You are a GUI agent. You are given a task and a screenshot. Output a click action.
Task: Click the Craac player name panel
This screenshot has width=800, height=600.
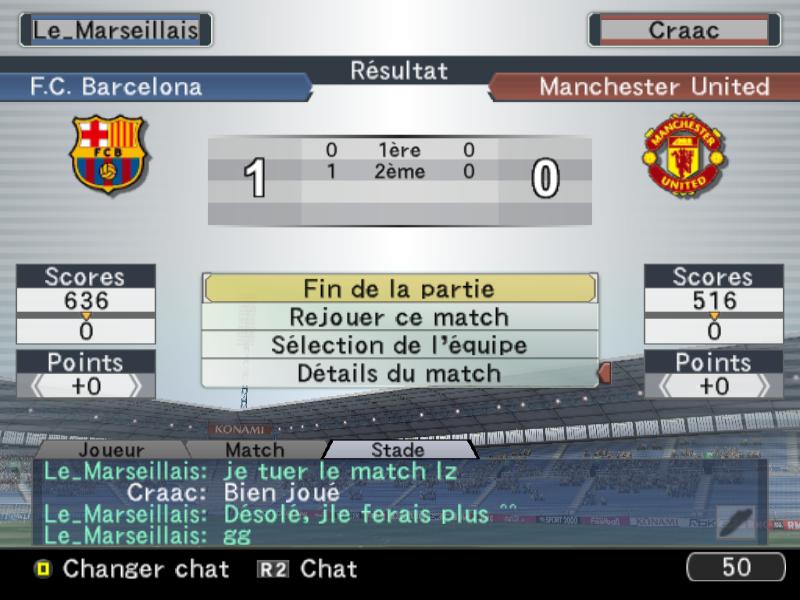684,30
